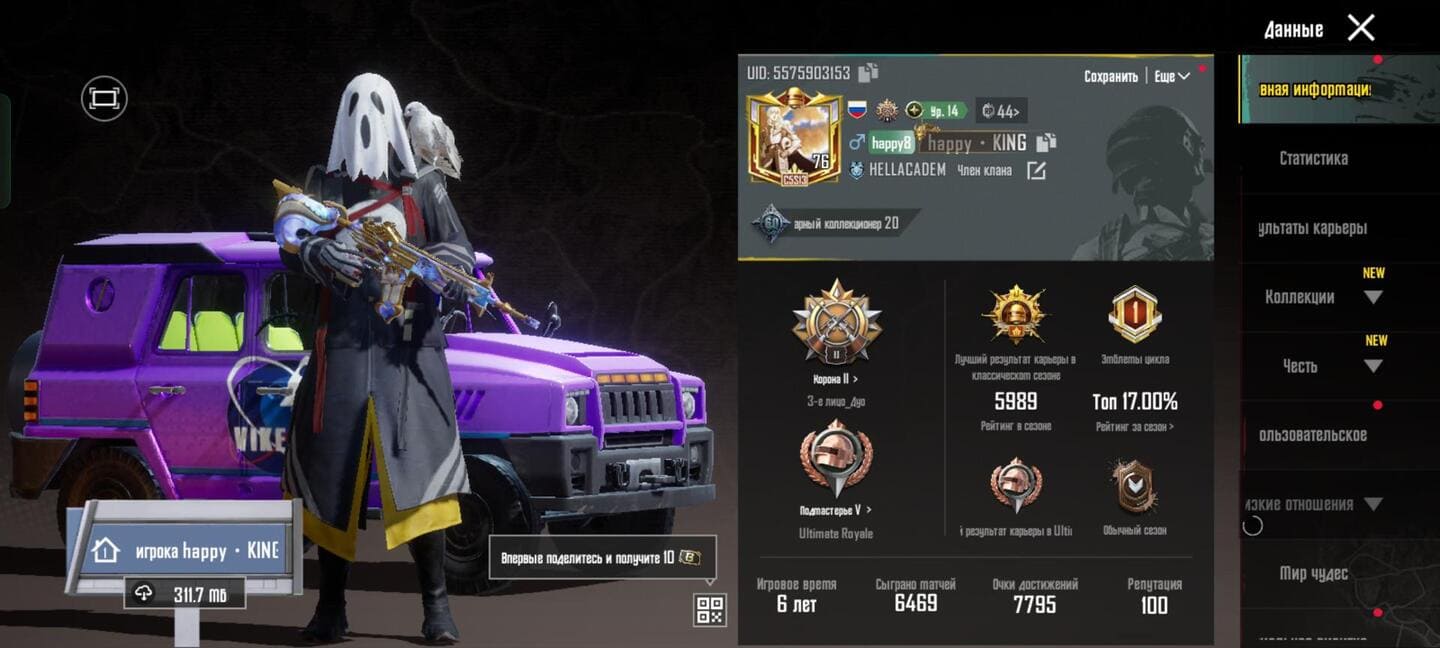The height and width of the screenshot is (648, 1440).
Task: Click the player avatar frame
Action: [794, 139]
